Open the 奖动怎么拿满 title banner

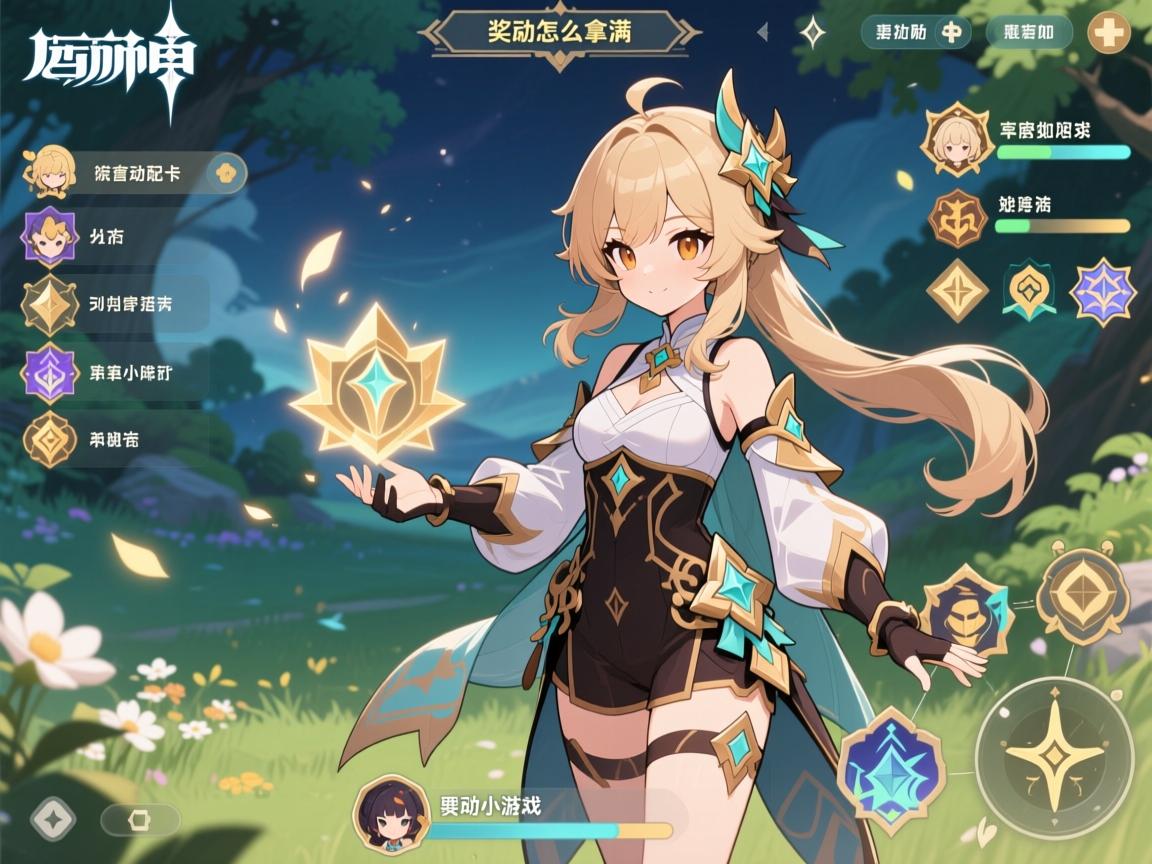(559, 31)
